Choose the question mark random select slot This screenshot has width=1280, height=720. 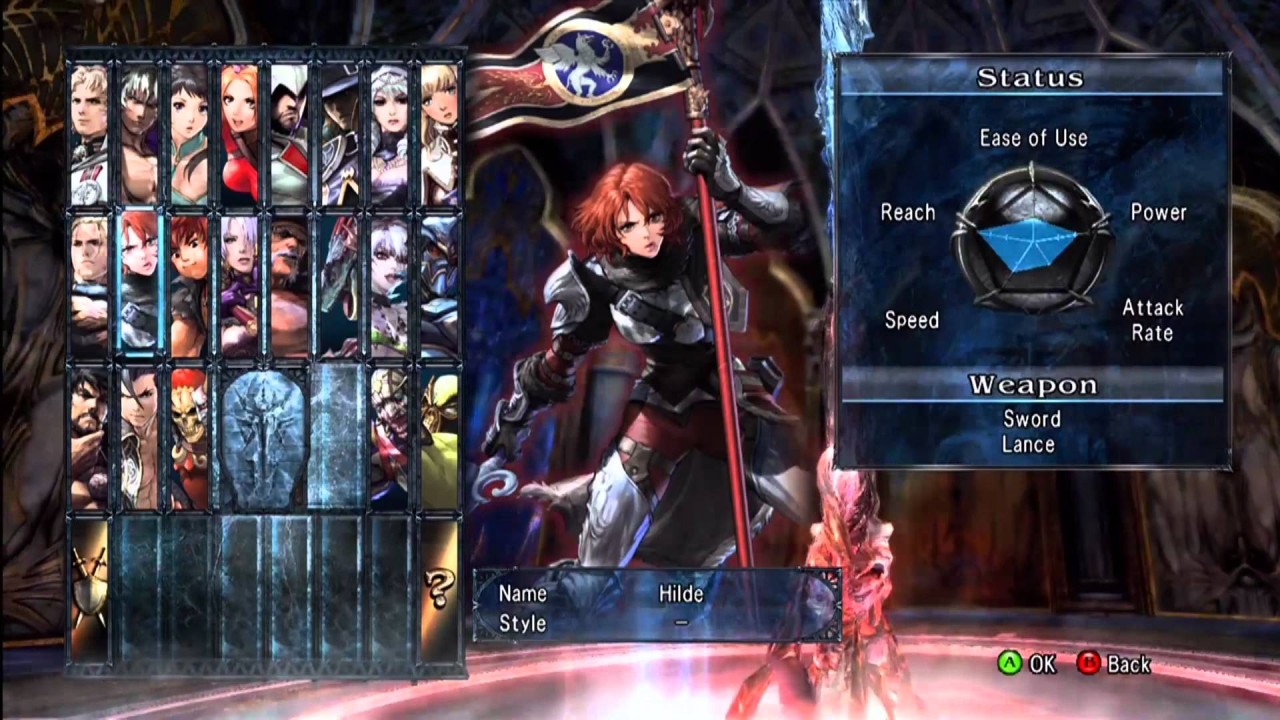coord(440,590)
